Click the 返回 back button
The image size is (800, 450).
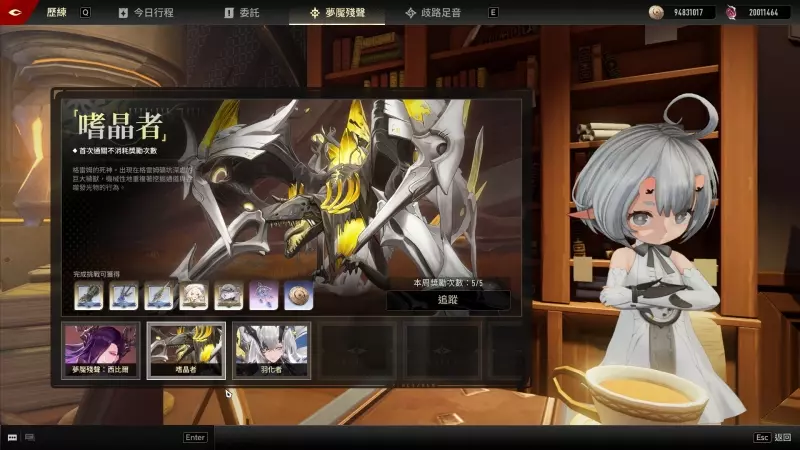point(774,437)
